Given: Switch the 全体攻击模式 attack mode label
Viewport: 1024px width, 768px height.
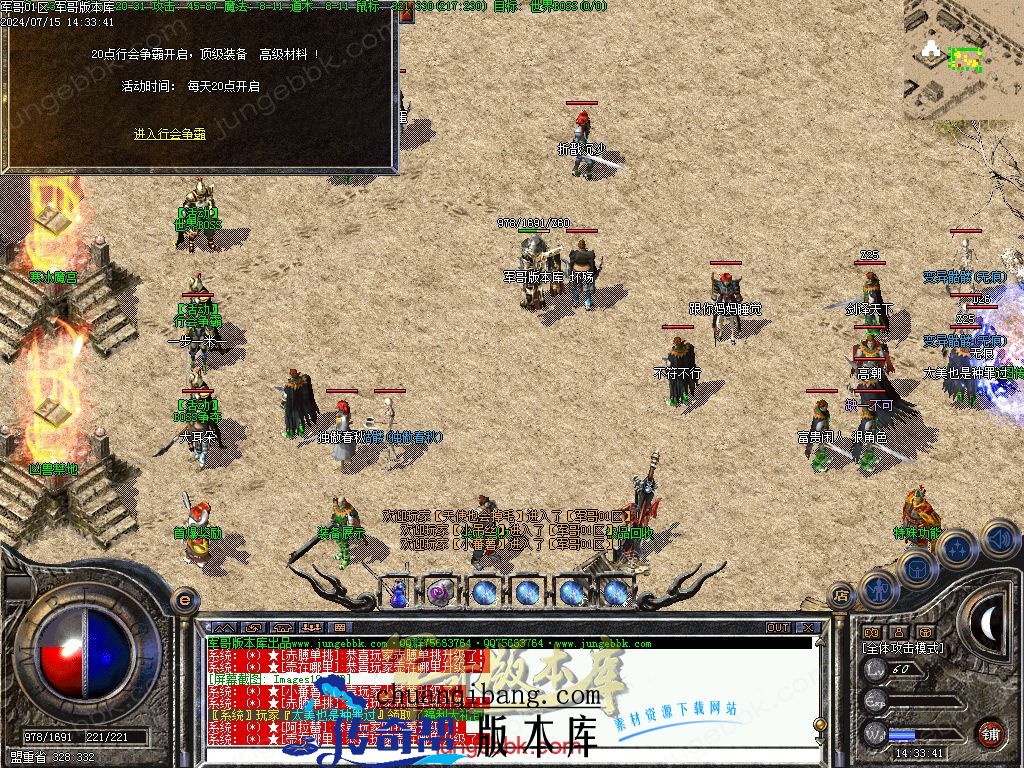Looking at the screenshot, I should [903, 648].
